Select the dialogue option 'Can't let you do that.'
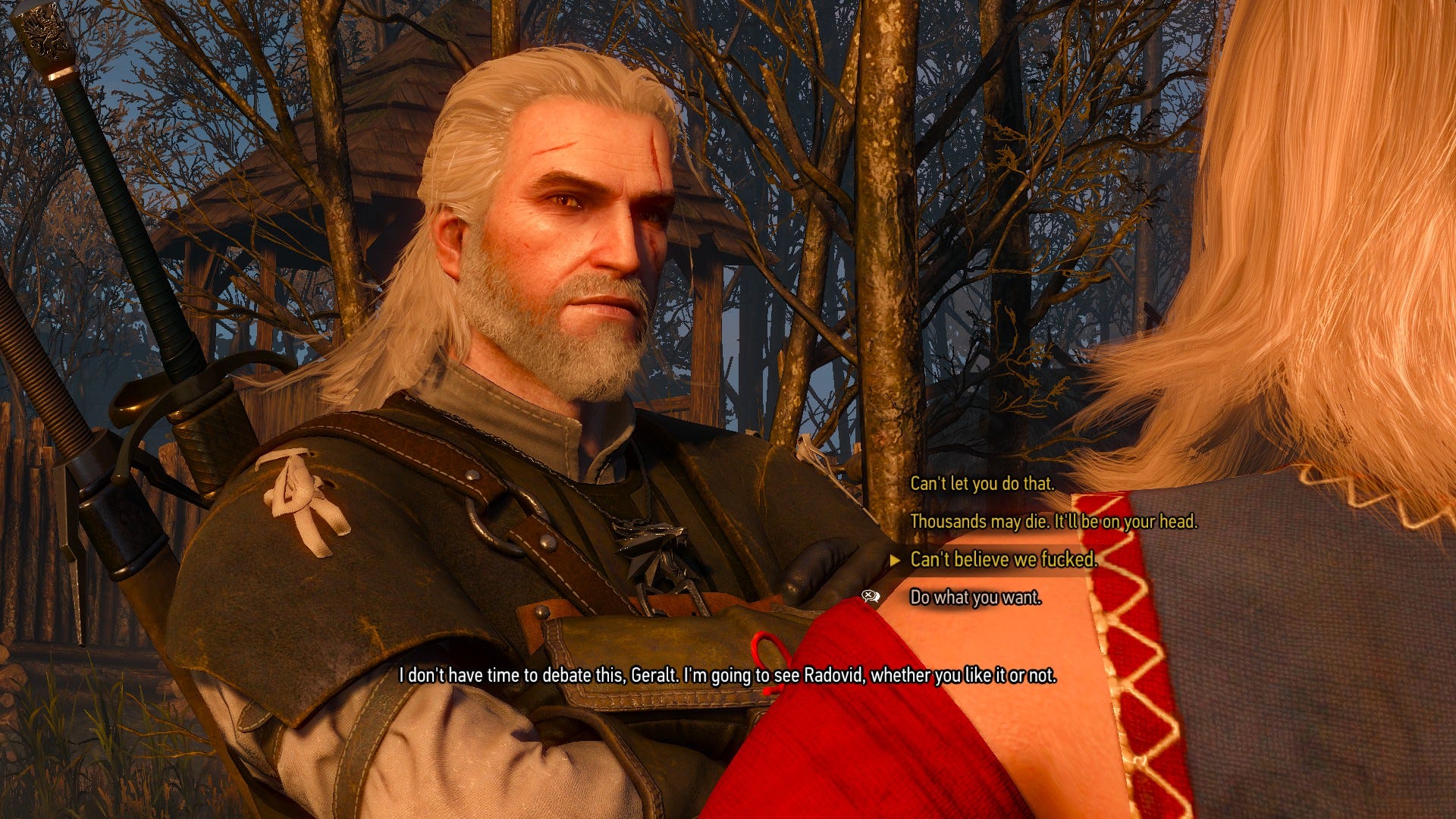This screenshot has width=1456, height=819. click(x=981, y=484)
